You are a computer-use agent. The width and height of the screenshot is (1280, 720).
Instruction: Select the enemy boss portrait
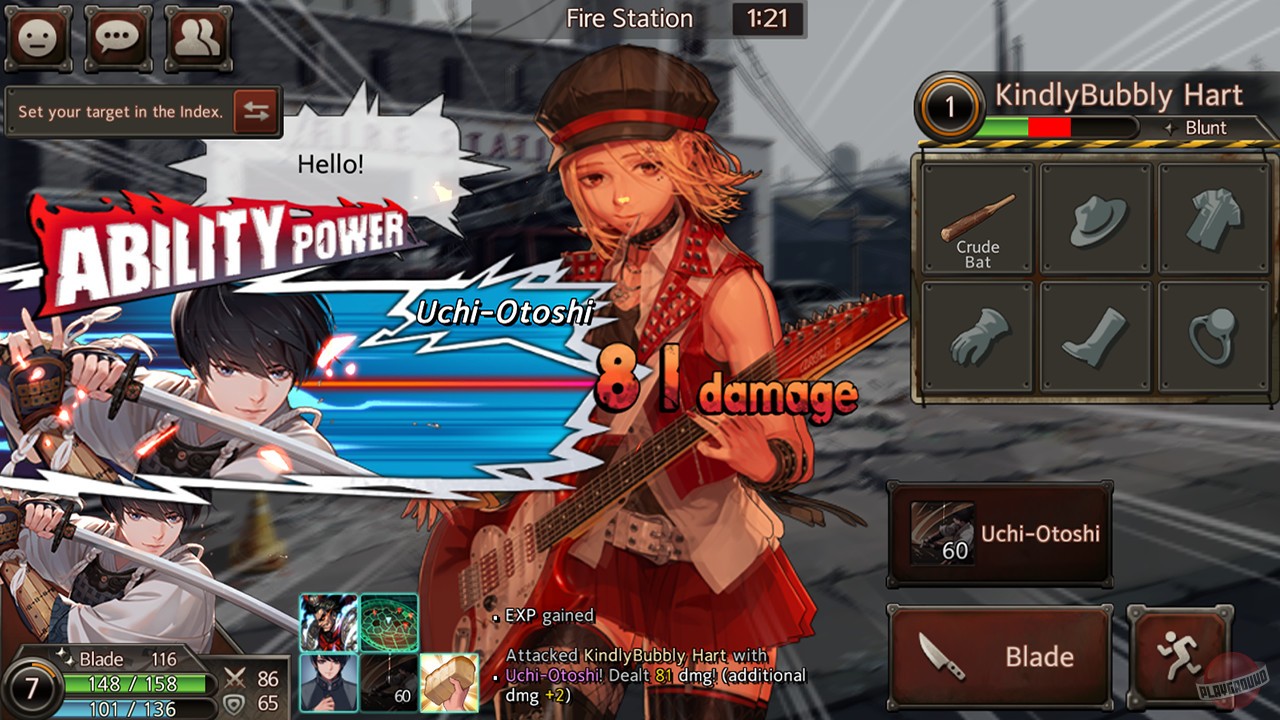pos(329,620)
